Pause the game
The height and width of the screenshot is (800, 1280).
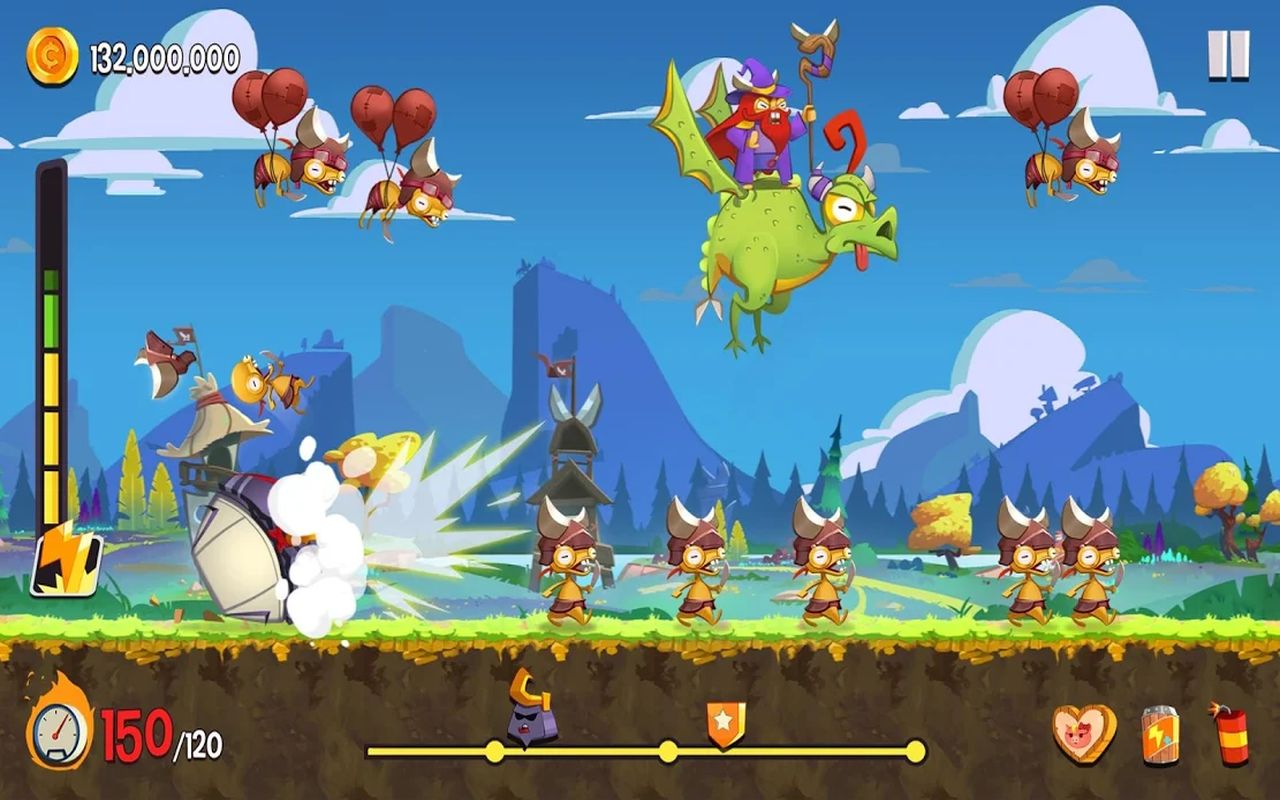(x=1228, y=54)
